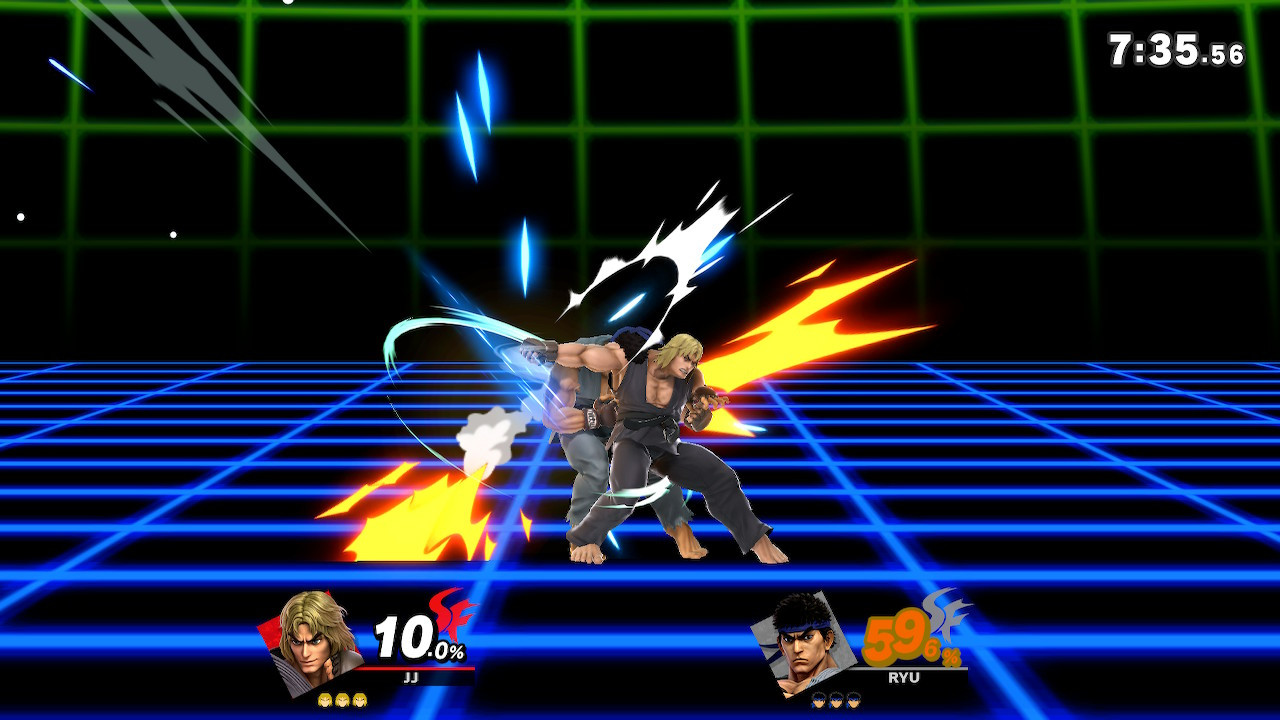
Task: Click the first Ryu stock head icon
Action: click(818, 701)
